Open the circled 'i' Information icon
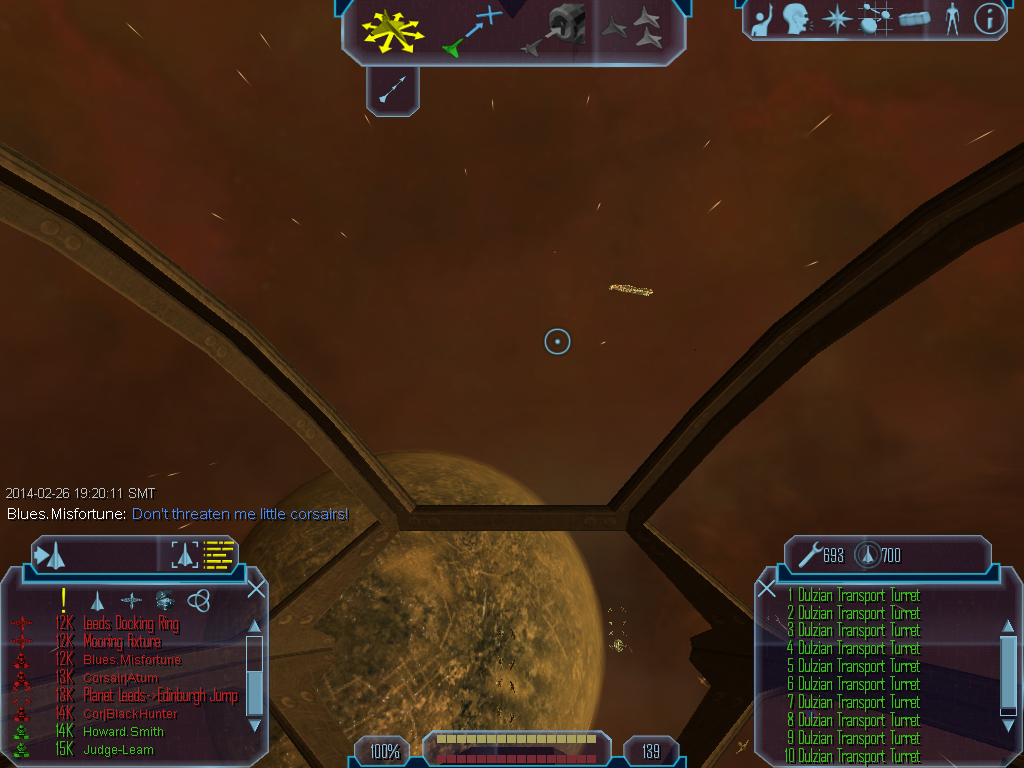This screenshot has height=768, width=1024. point(989,19)
